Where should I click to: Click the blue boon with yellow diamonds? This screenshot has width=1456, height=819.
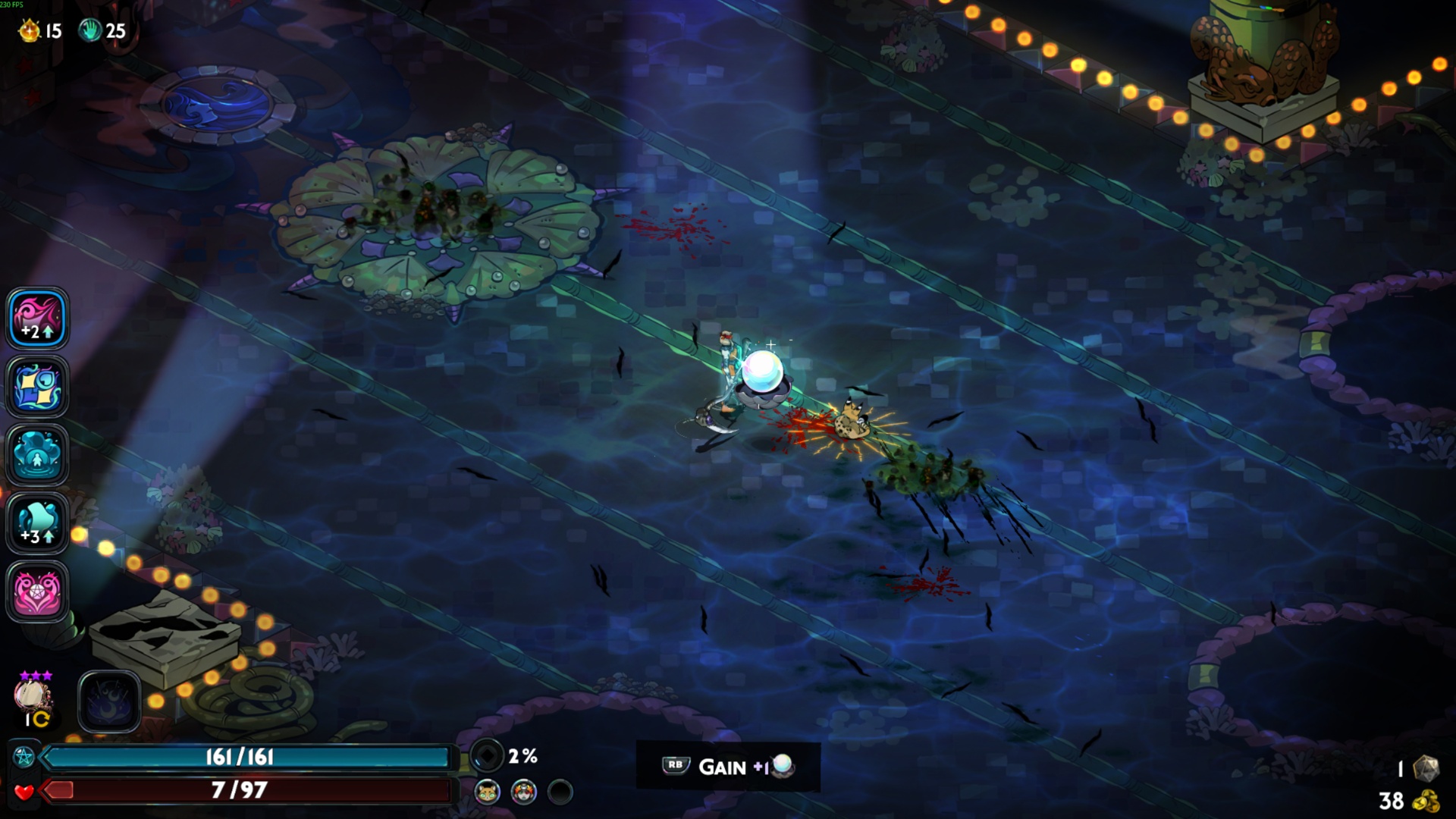[37, 387]
